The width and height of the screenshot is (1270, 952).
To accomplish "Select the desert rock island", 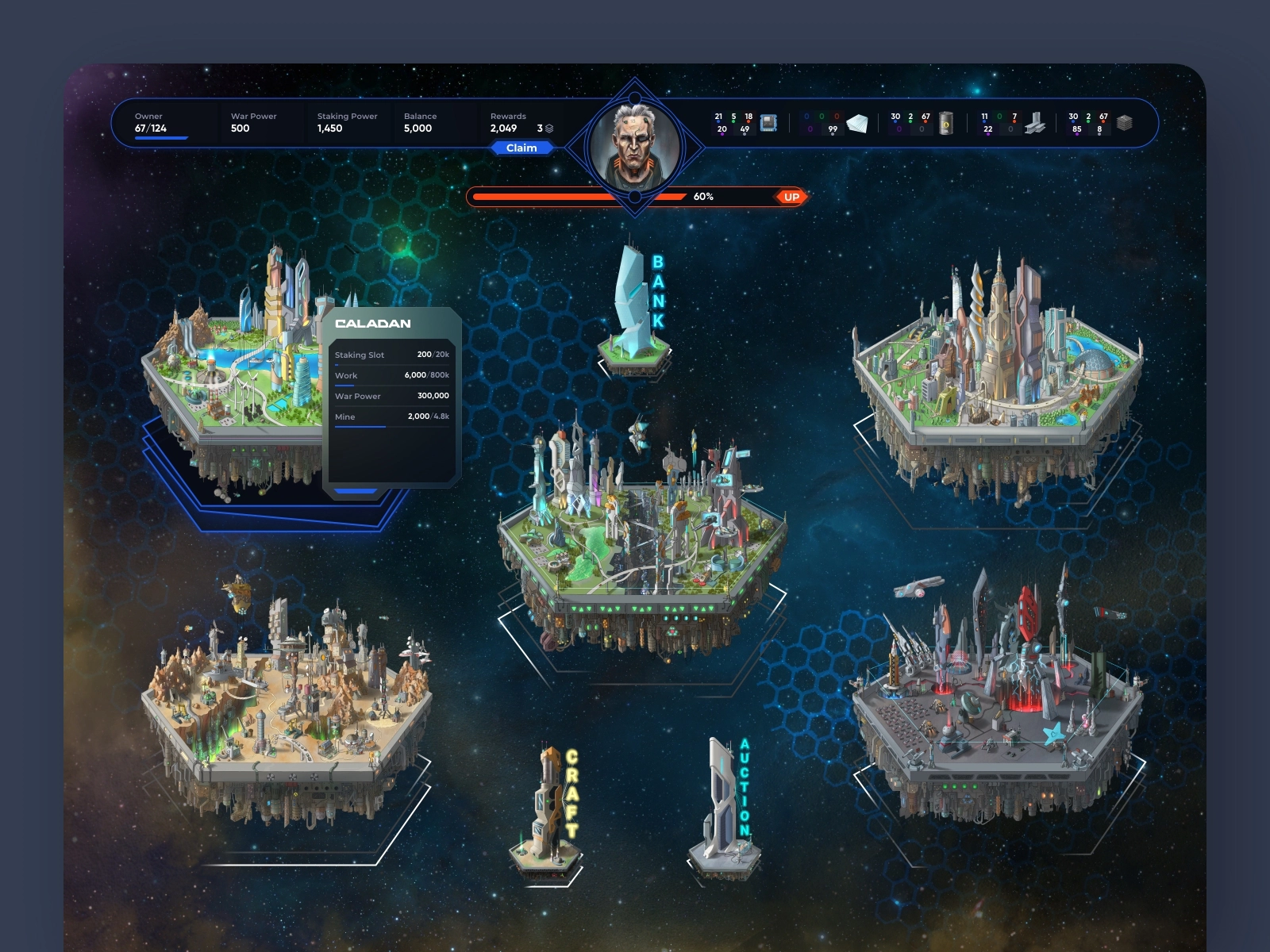I will [286, 698].
